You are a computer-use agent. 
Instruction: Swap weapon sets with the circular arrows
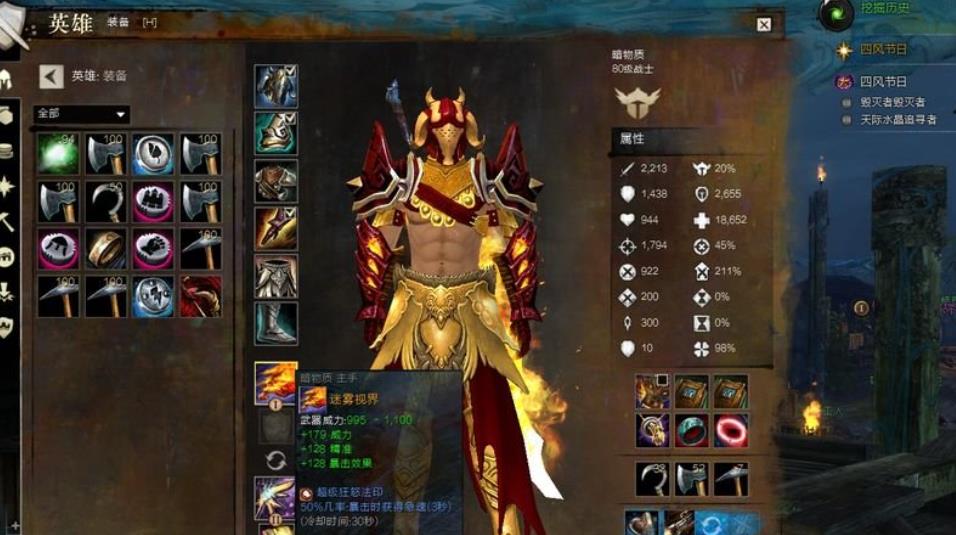(x=276, y=461)
